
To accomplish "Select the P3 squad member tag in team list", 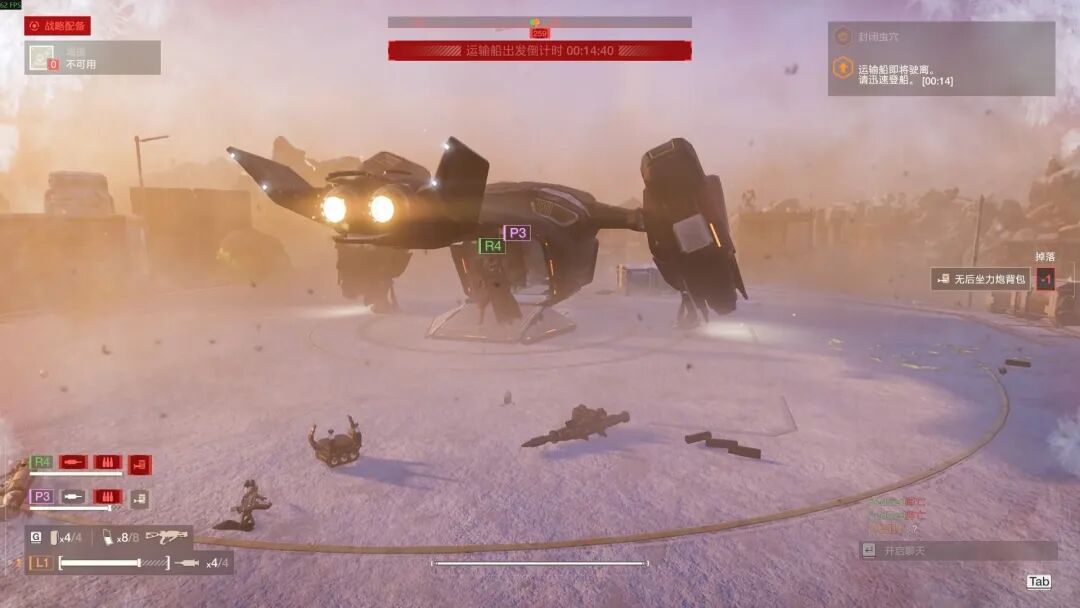I will click(41, 496).
